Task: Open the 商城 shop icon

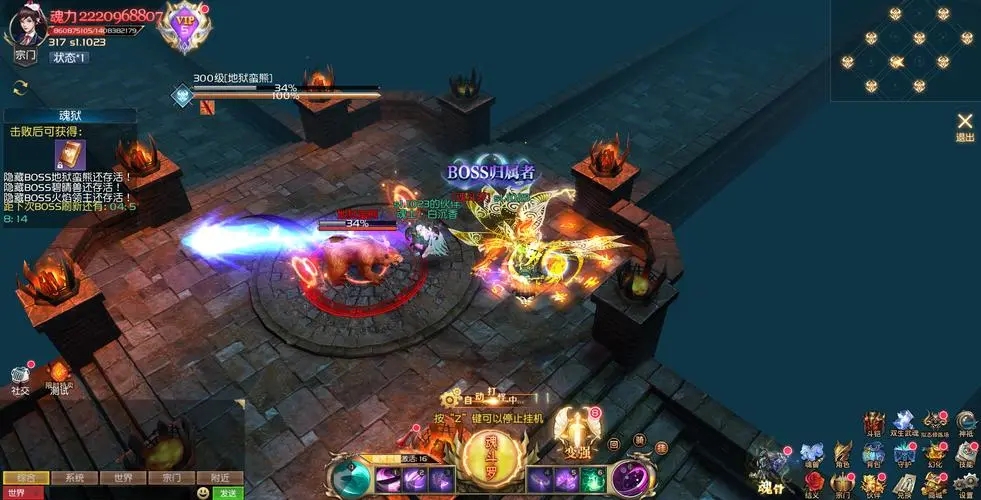Action: pos(935,485)
